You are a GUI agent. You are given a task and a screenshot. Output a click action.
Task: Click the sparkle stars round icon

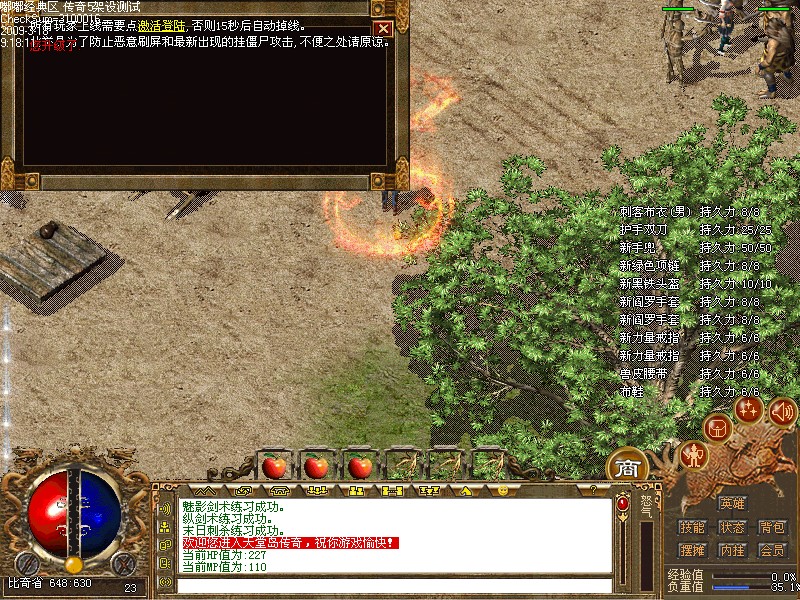749,409
